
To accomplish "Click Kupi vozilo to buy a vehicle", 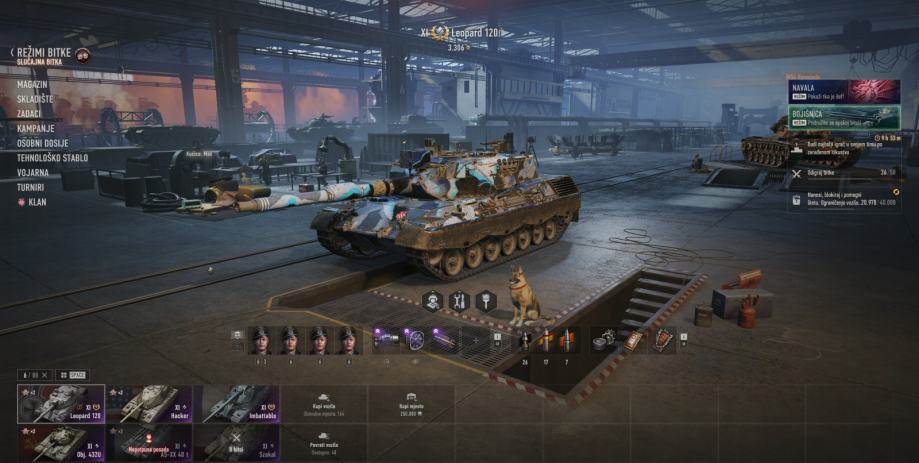I will click(x=324, y=404).
